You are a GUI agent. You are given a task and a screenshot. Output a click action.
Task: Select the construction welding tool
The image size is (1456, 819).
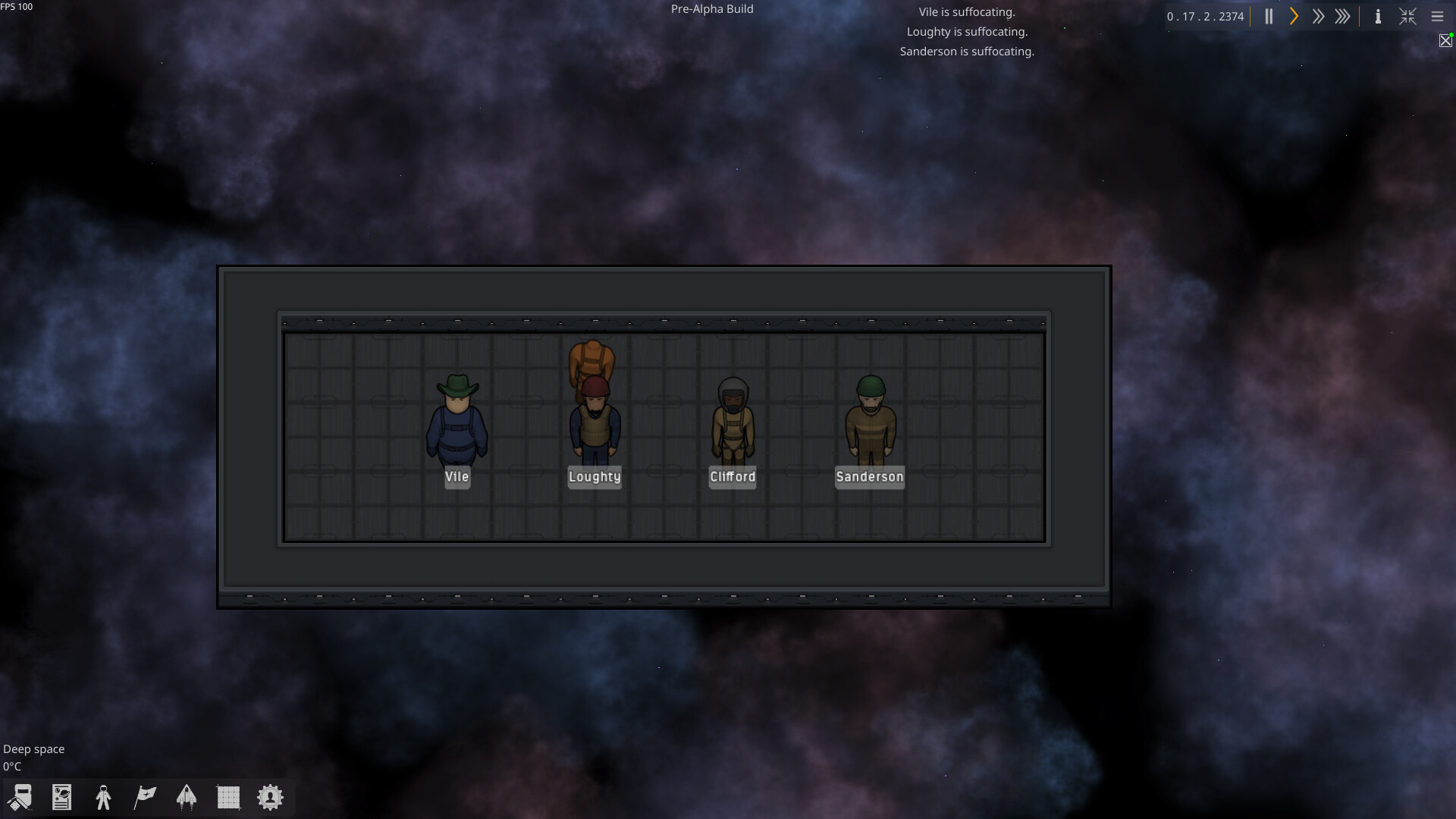coord(20,797)
